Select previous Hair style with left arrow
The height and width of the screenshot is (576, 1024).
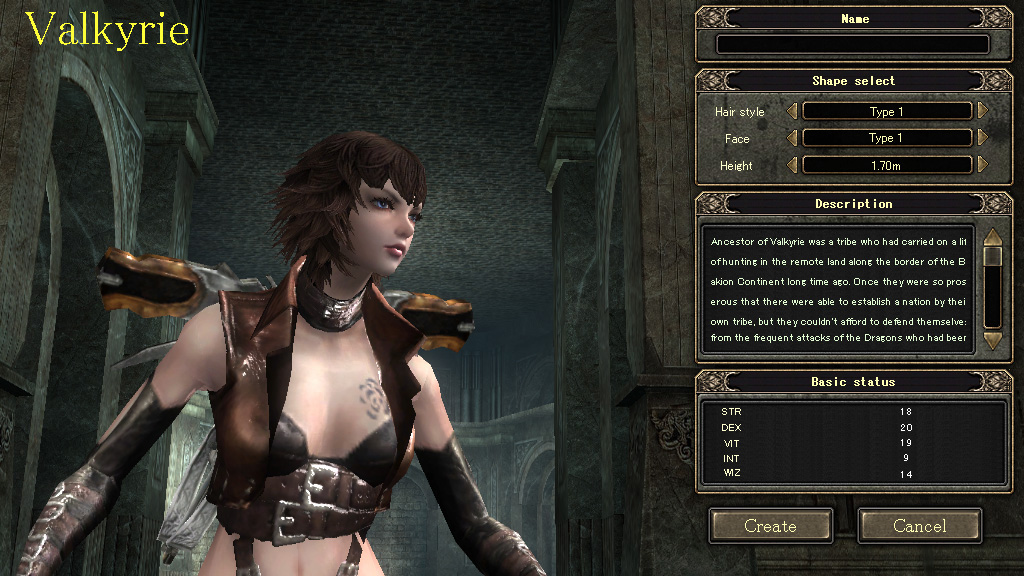click(x=793, y=112)
